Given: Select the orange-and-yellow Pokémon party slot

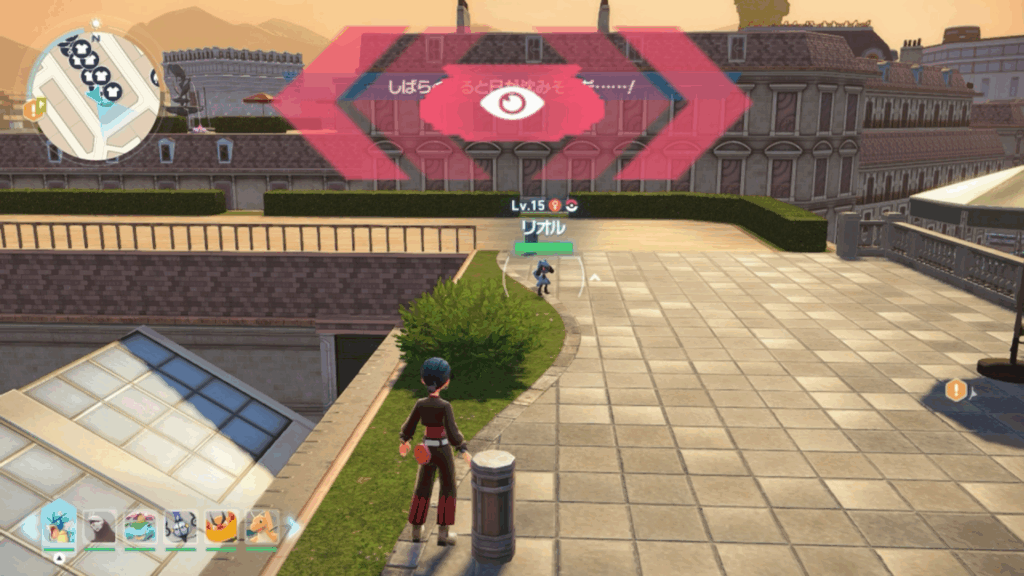Looking at the screenshot, I should point(221,527).
